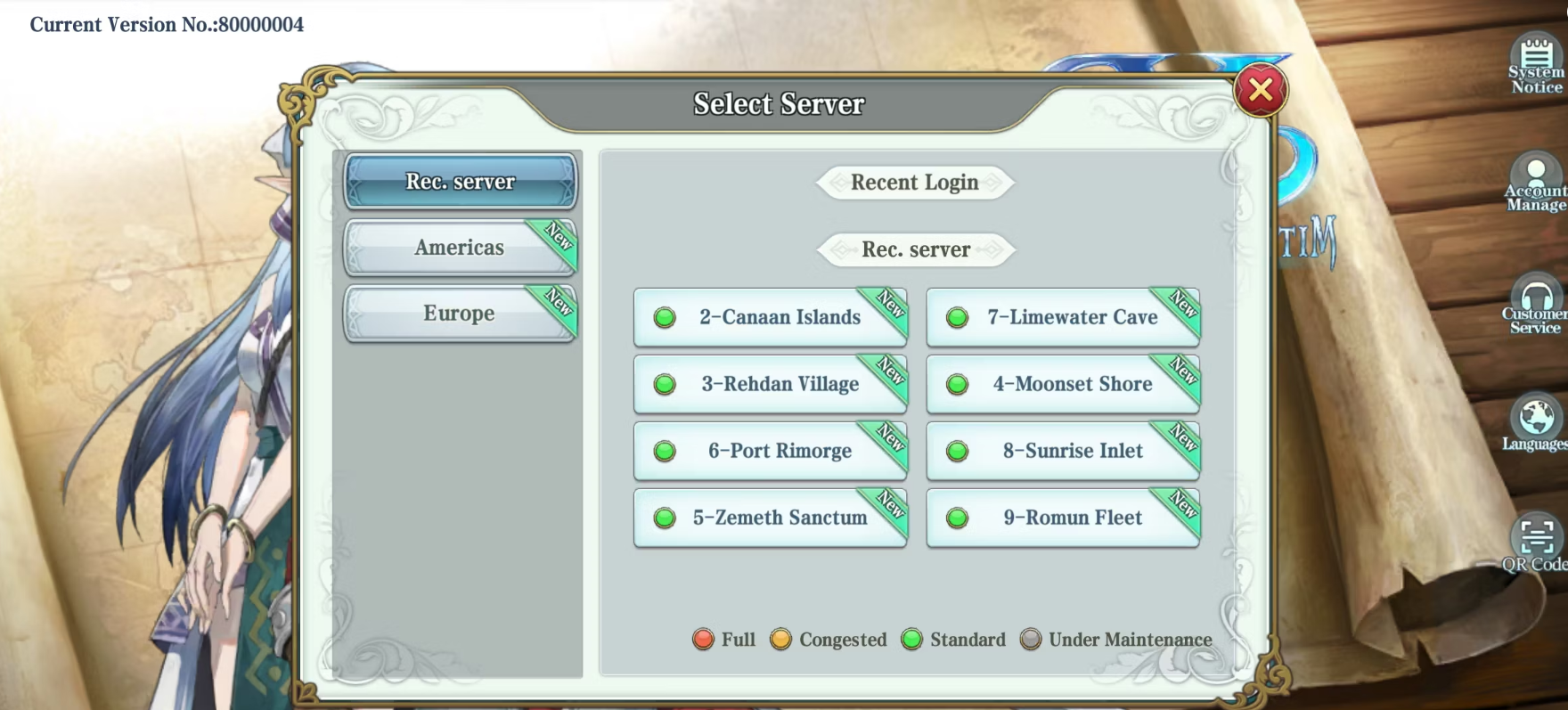Image resolution: width=1568 pixels, height=710 pixels.
Task: Collapse the Rec. server section
Action: click(913, 249)
